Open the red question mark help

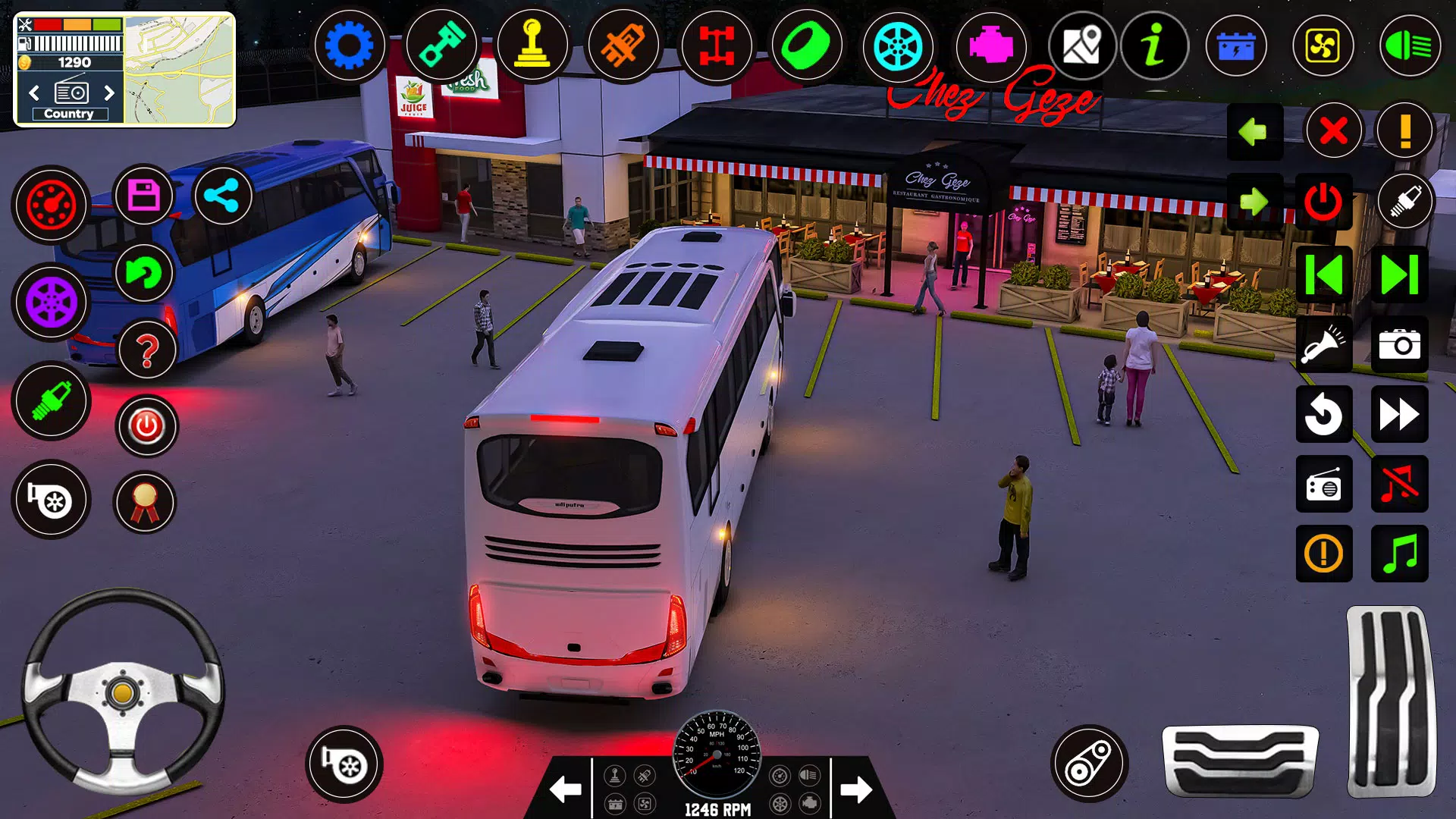tap(147, 350)
